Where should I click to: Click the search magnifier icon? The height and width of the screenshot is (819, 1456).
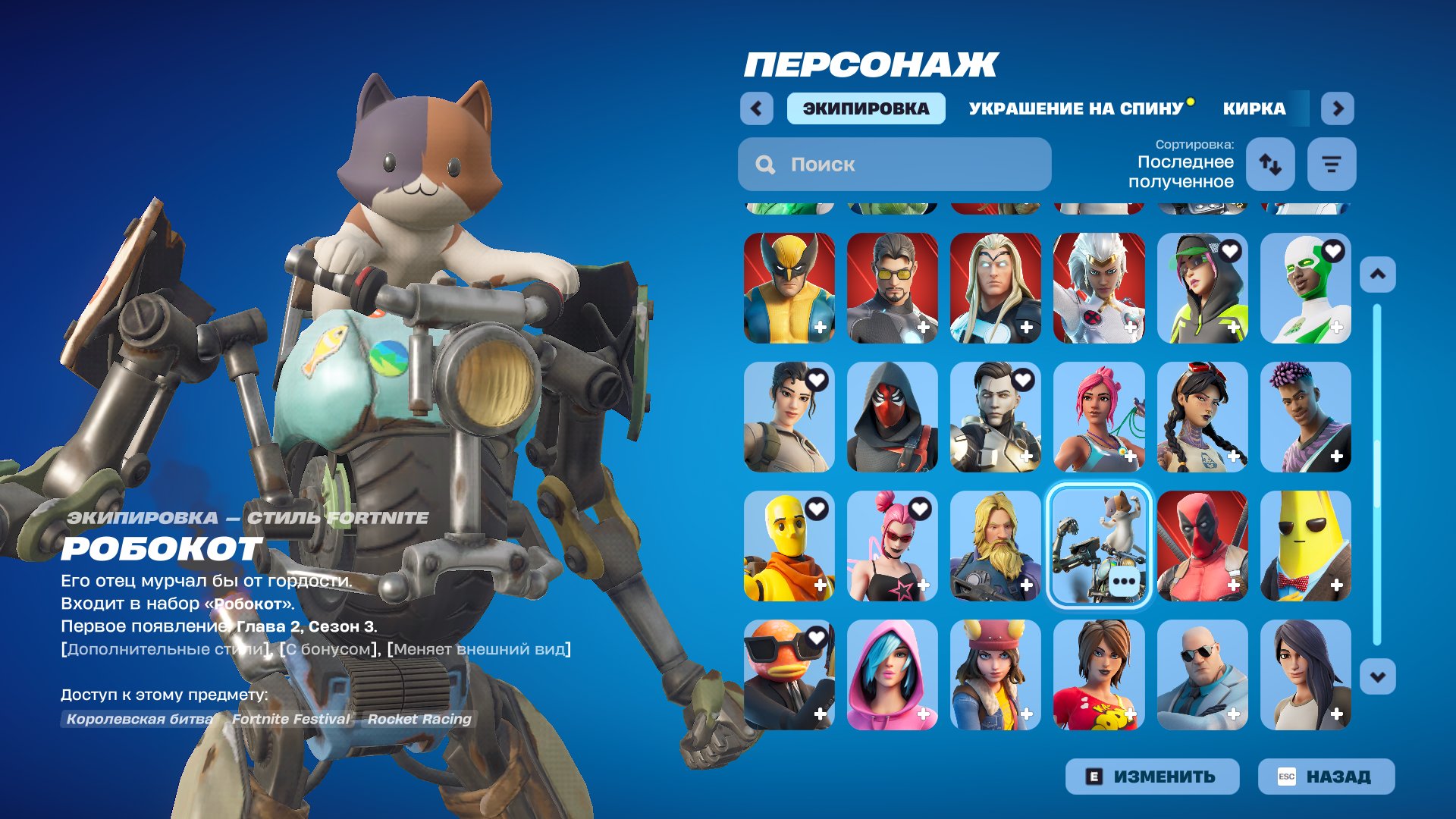coord(765,164)
